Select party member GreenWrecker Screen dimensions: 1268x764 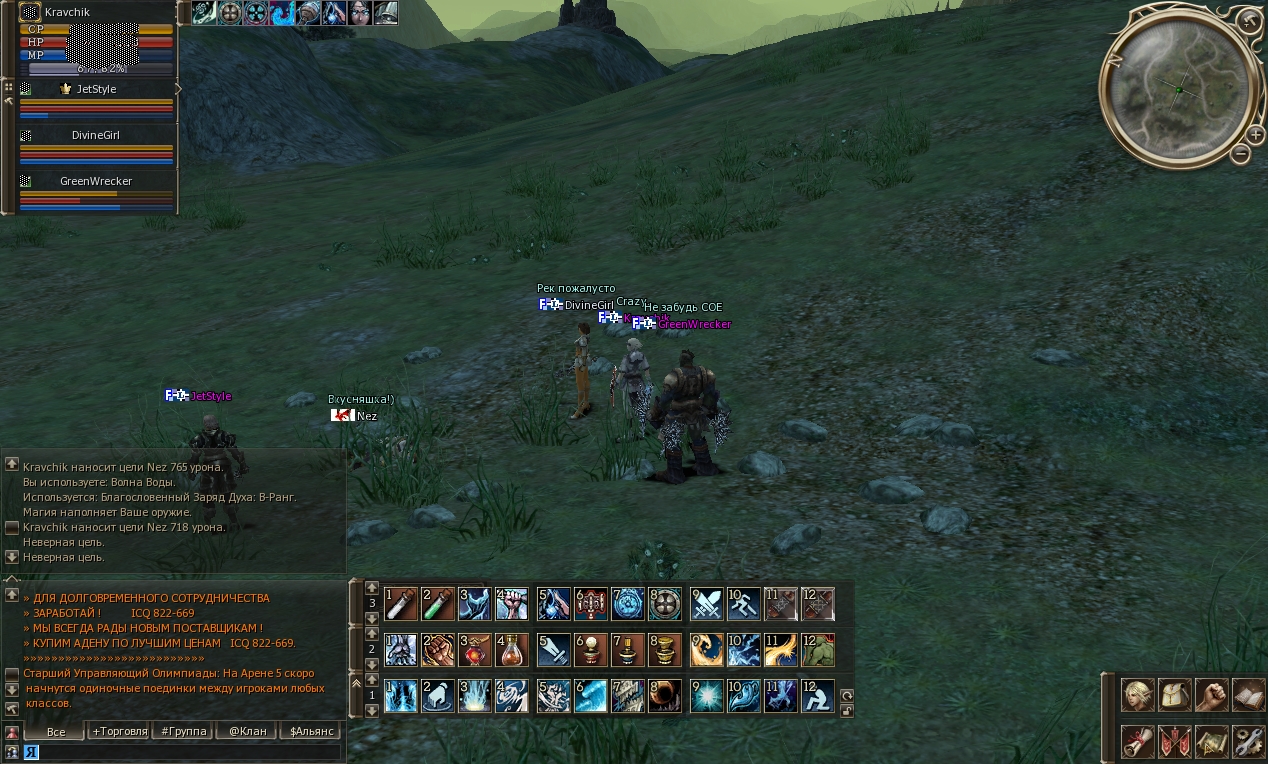(x=96, y=181)
